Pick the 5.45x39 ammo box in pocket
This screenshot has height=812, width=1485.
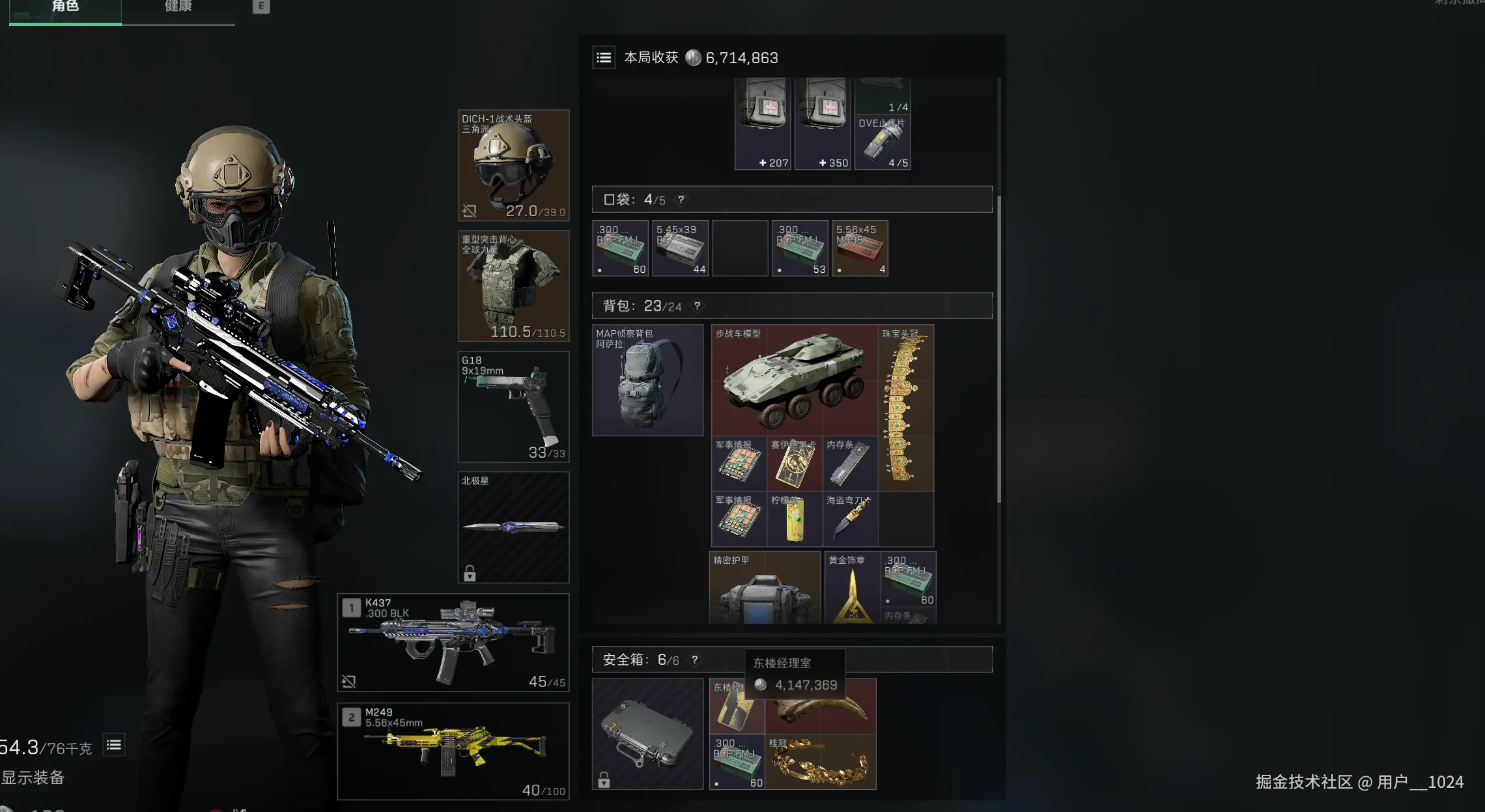(x=680, y=248)
